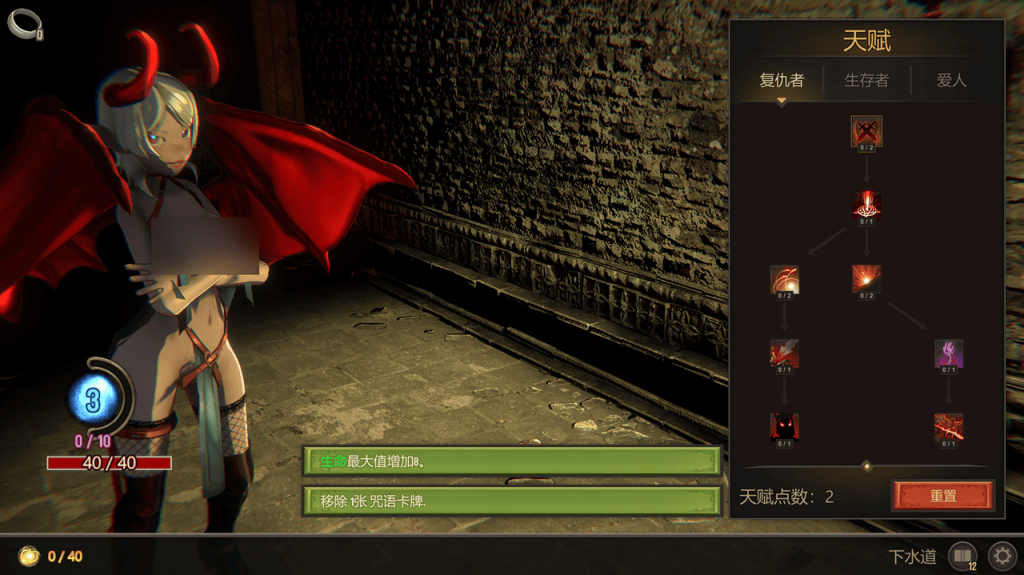Viewport: 1024px width, 575px height.
Task: Select the purple figure talent
Action: (948, 353)
